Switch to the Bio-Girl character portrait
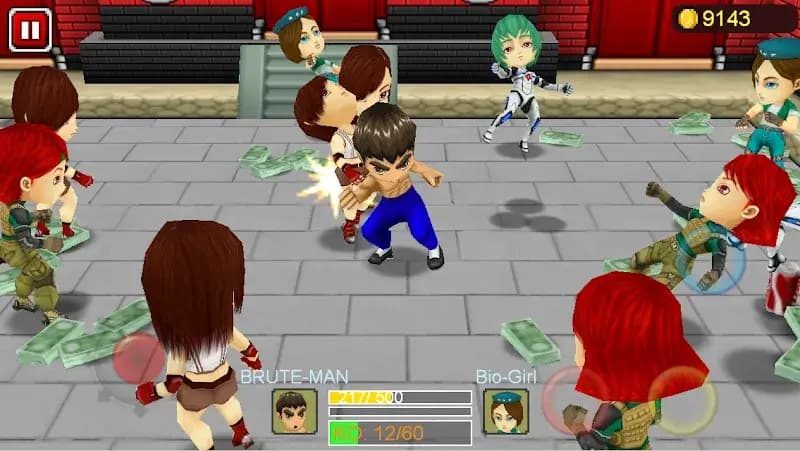Image resolution: width=800 pixels, height=451 pixels. [505, 410]
